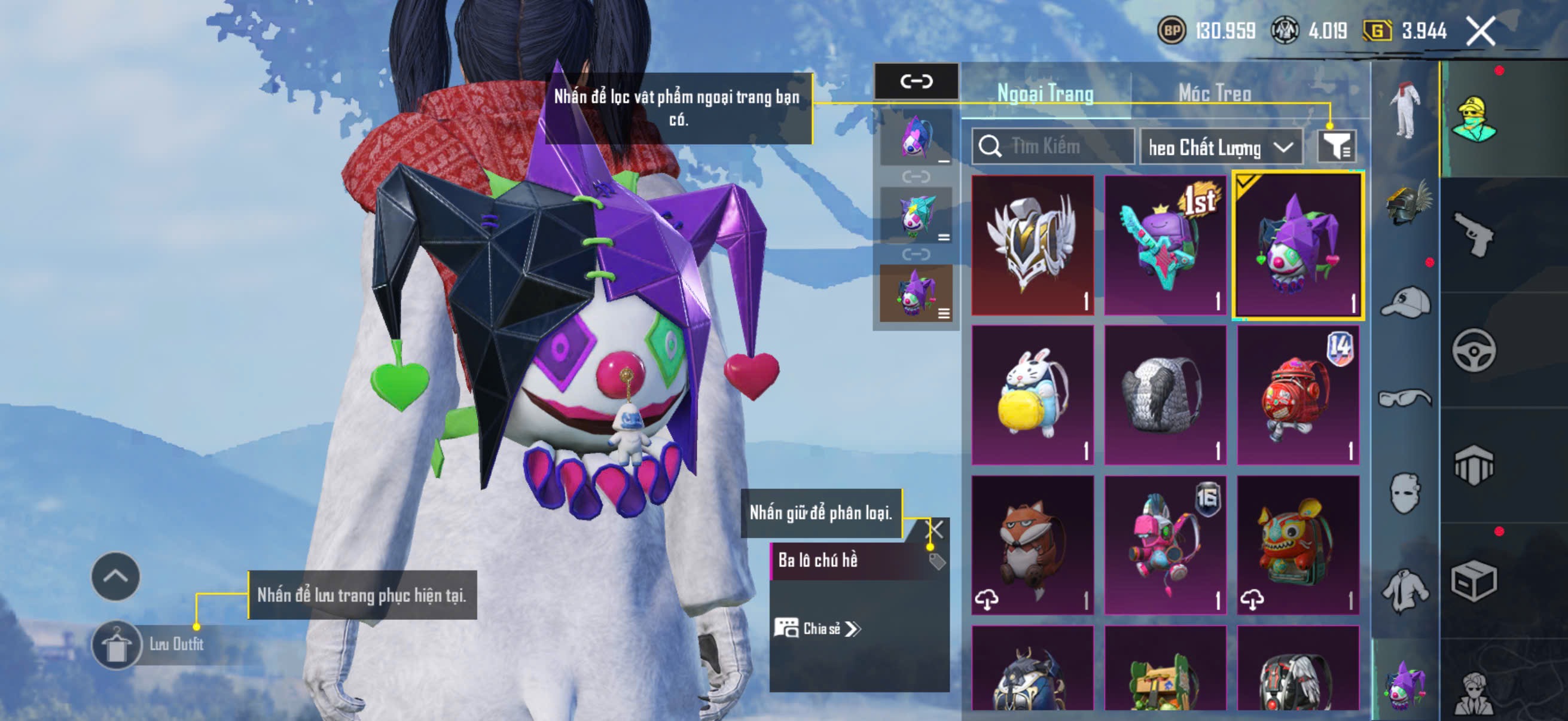Screen dimensions: 1568x721
Task: Toggle the link button above the backpack list
Action: click(x=916, y=81)
